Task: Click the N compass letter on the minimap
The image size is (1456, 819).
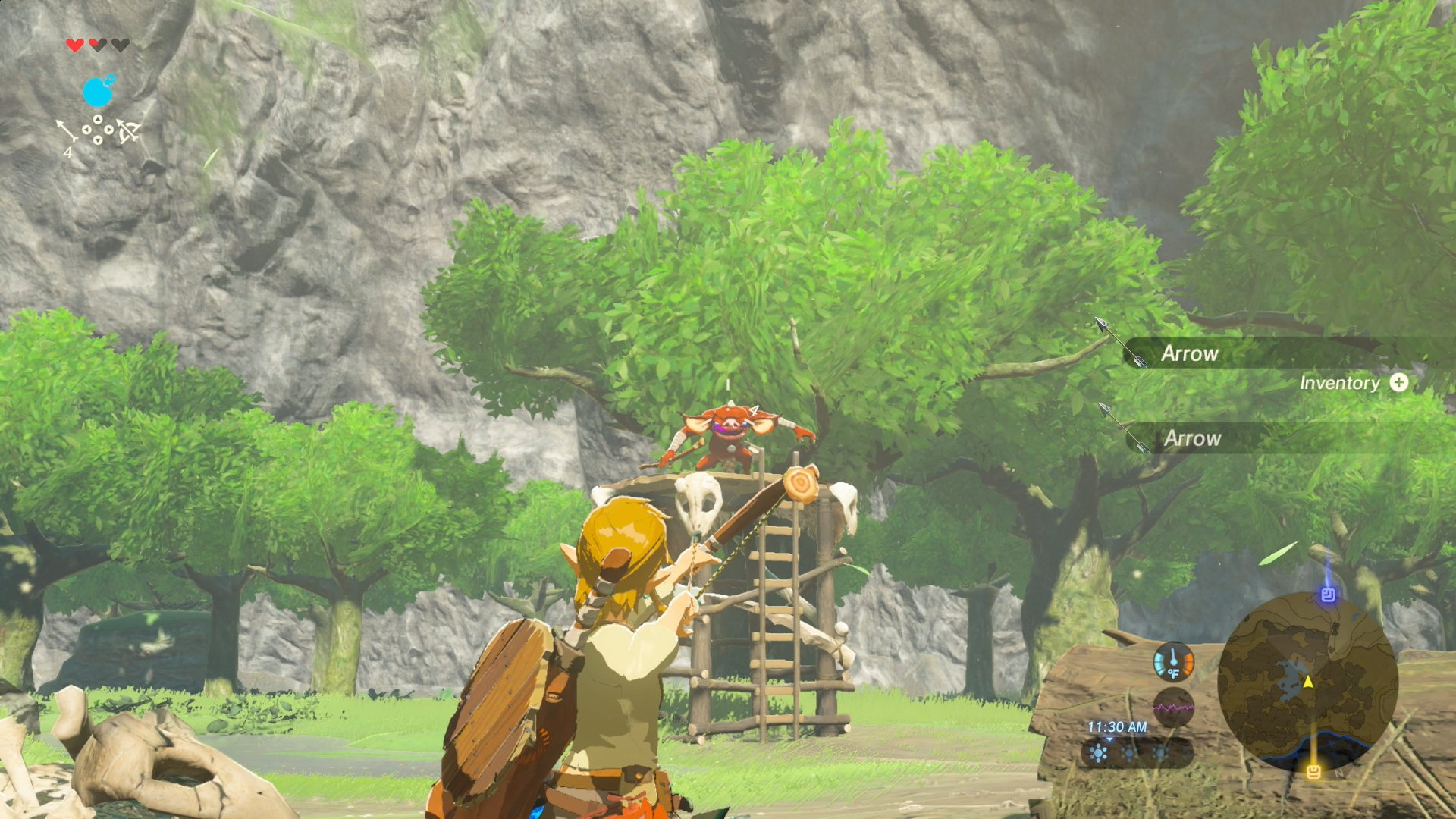Action: coord(1339,774)
